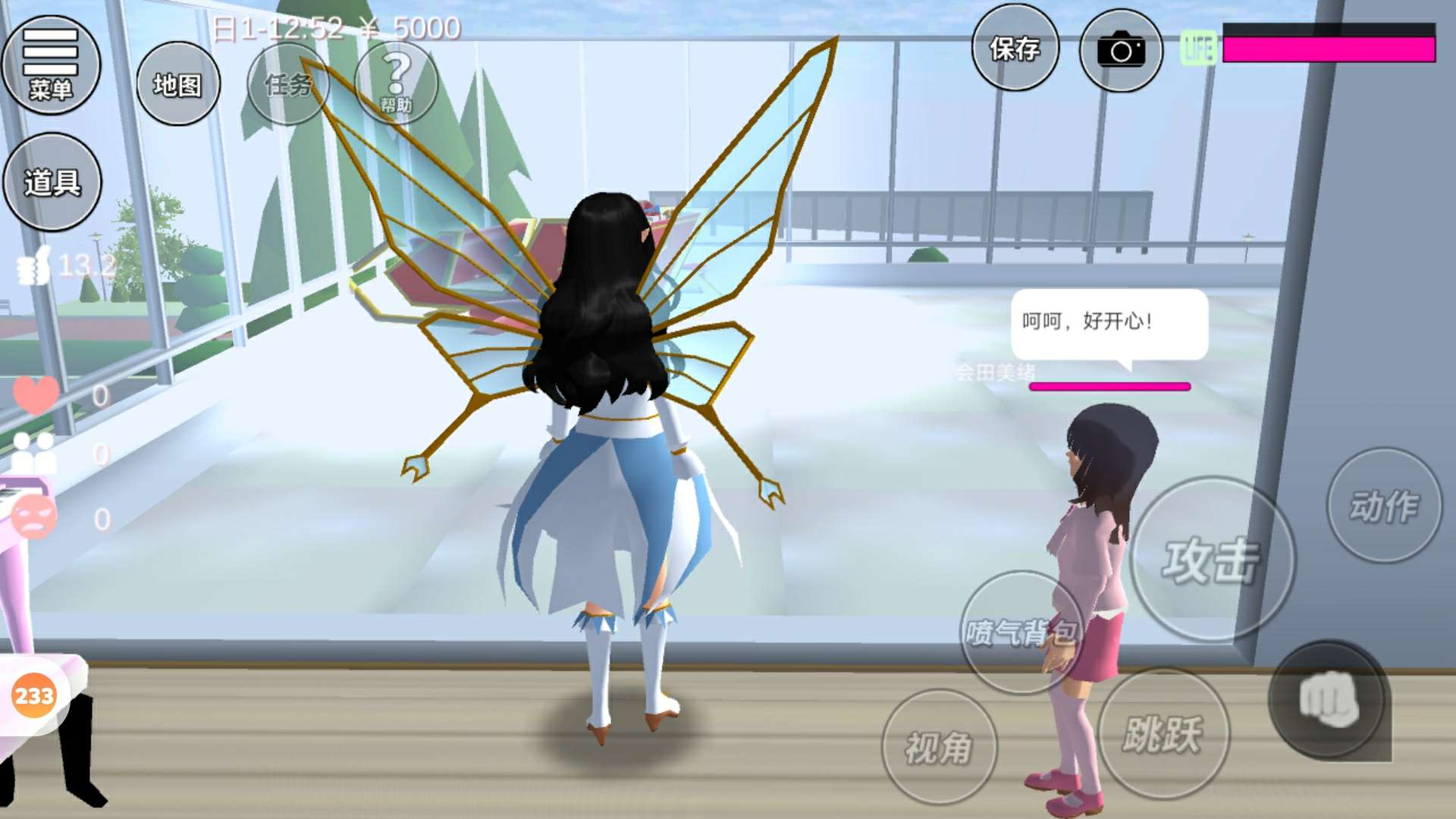1456x819 pixels.
Task: Use the 喷气背包 jetpack button
Action: tap(1020, 632)
